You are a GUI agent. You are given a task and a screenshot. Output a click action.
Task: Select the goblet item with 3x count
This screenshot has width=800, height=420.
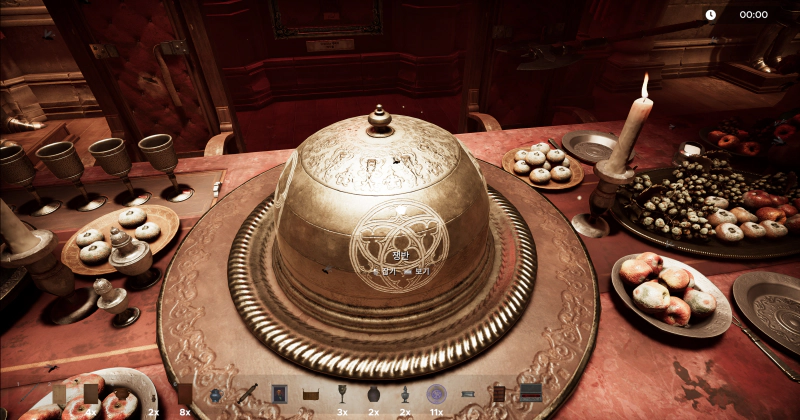point(342,394)
